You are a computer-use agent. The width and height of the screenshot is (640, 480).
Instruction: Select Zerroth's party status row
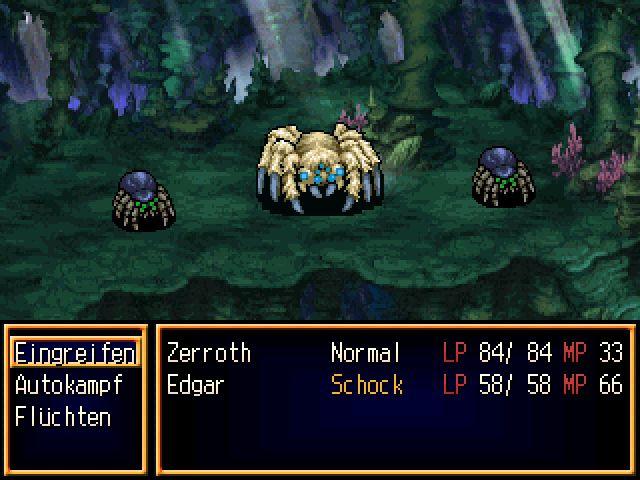(x=394, y=353)
